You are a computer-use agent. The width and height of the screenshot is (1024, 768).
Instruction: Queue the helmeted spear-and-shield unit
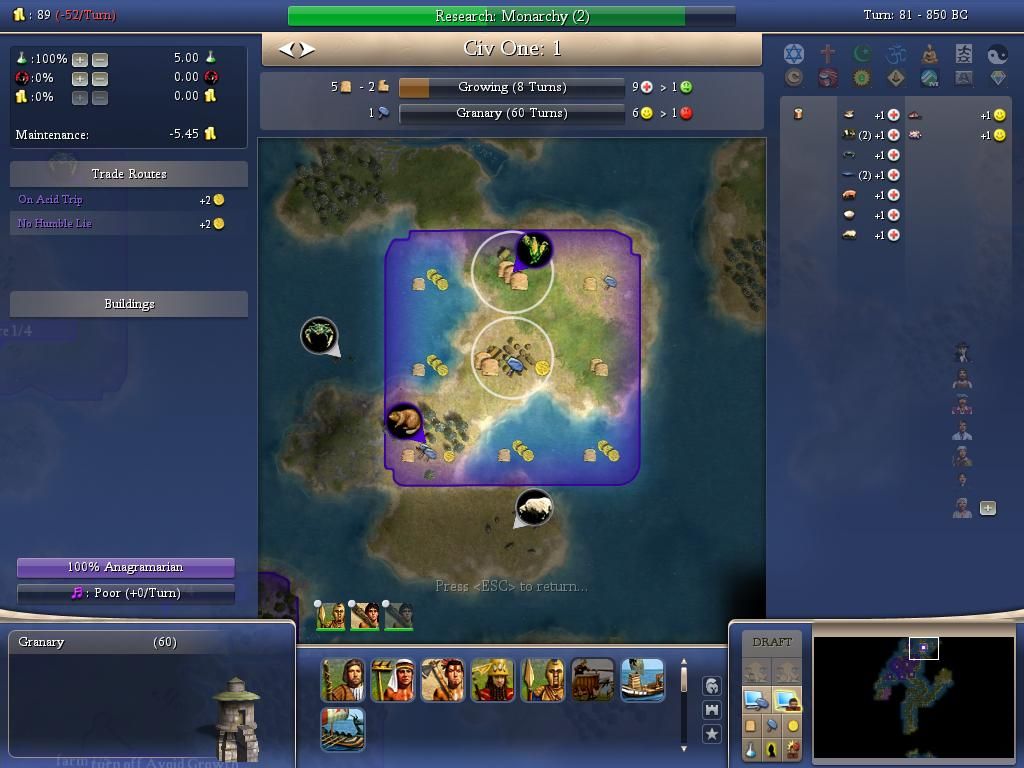pyautogui.click(x=542, y=680)
